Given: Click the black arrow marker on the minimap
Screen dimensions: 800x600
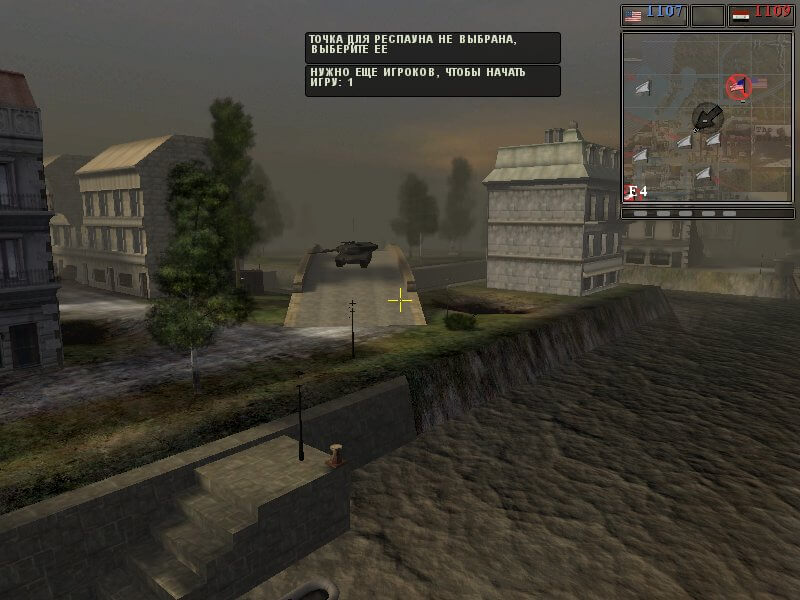Looking at the screenshot, I should 707,117.
